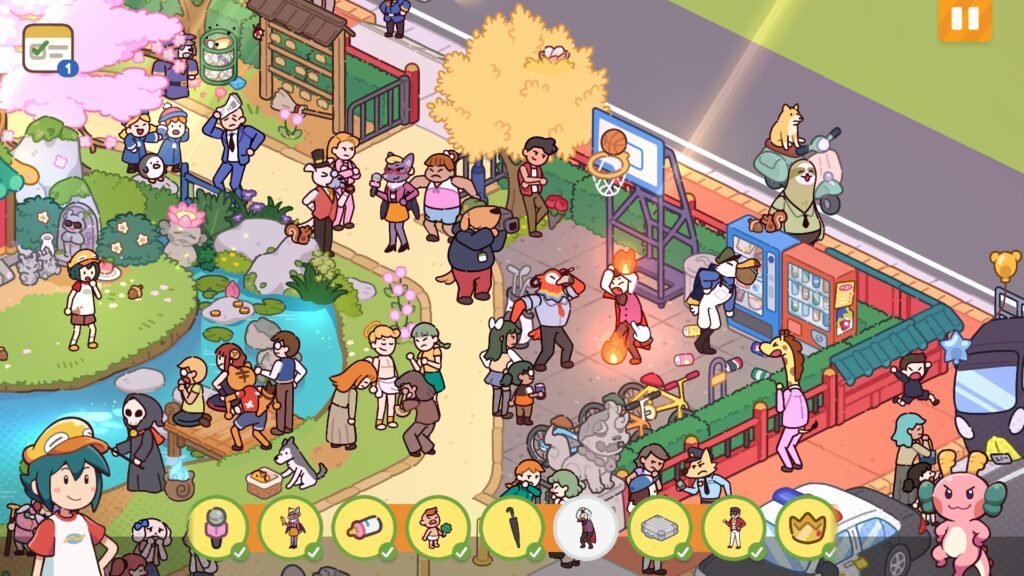Image resolution: width=1024 pixels, height=576 pixels.
Task: Pause the game
Action: point(964,20)
